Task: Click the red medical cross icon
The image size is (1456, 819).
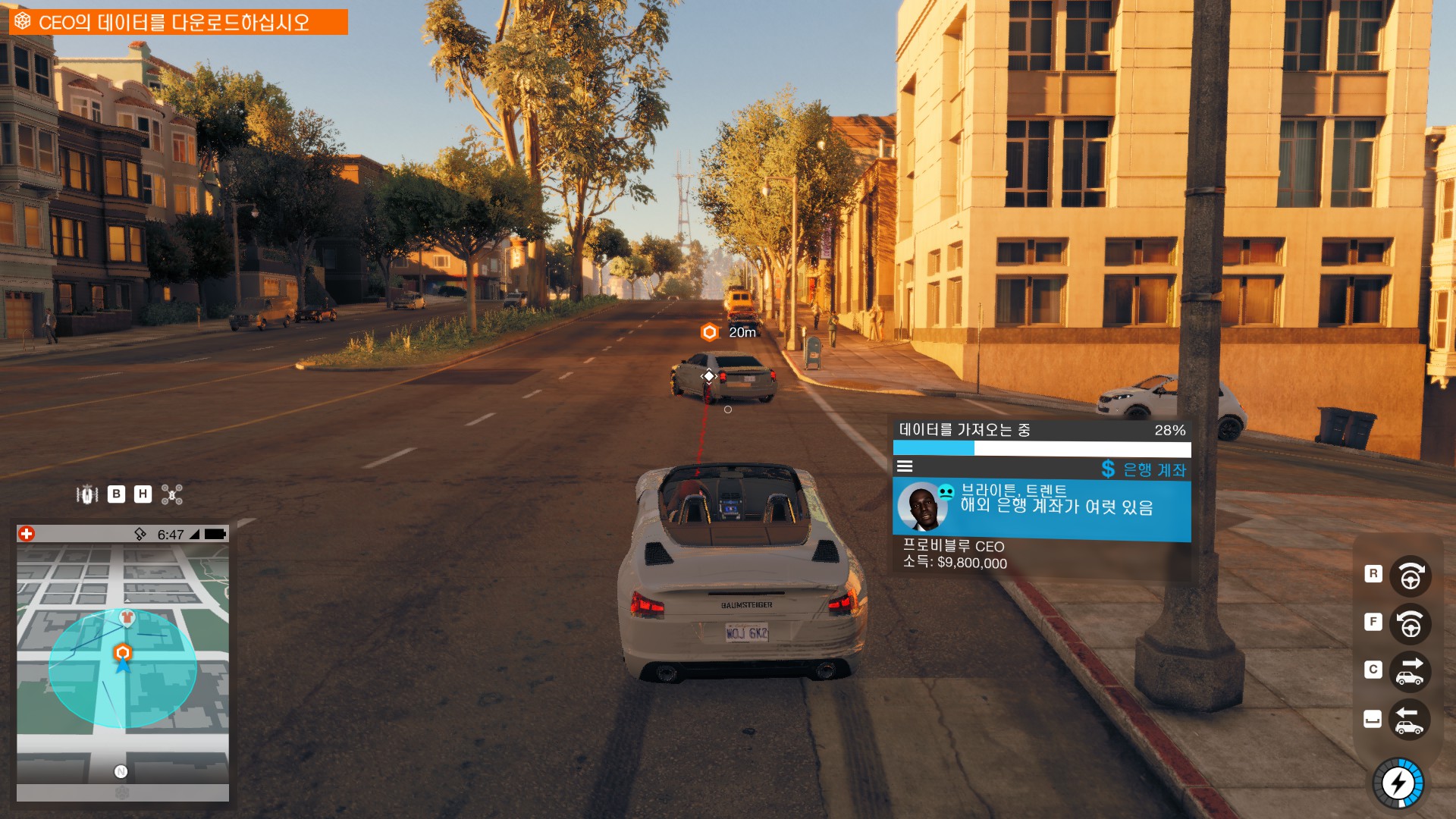Action: [x=27, y=534]
